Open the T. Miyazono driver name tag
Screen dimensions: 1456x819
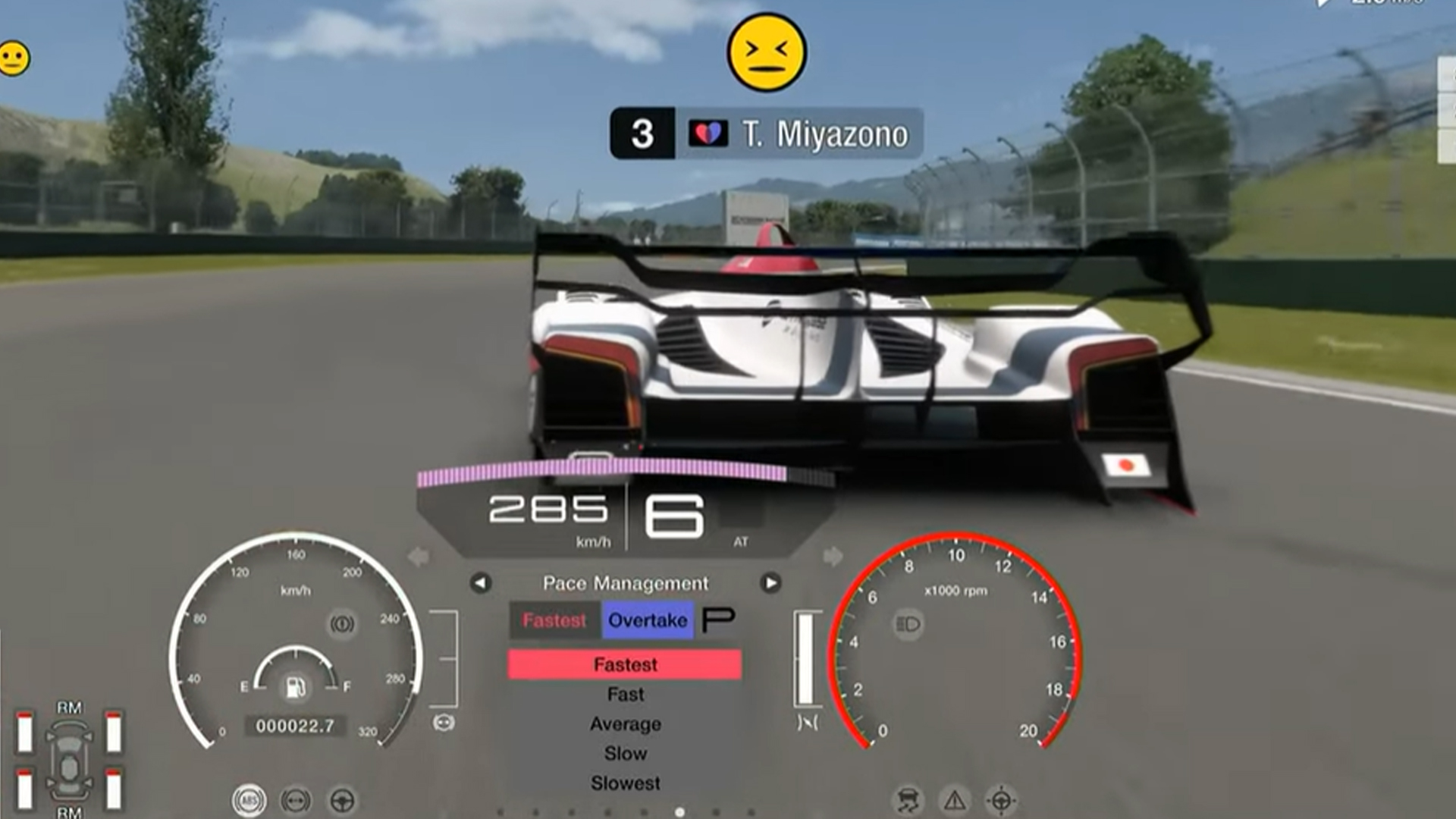[x=766, y=133]
